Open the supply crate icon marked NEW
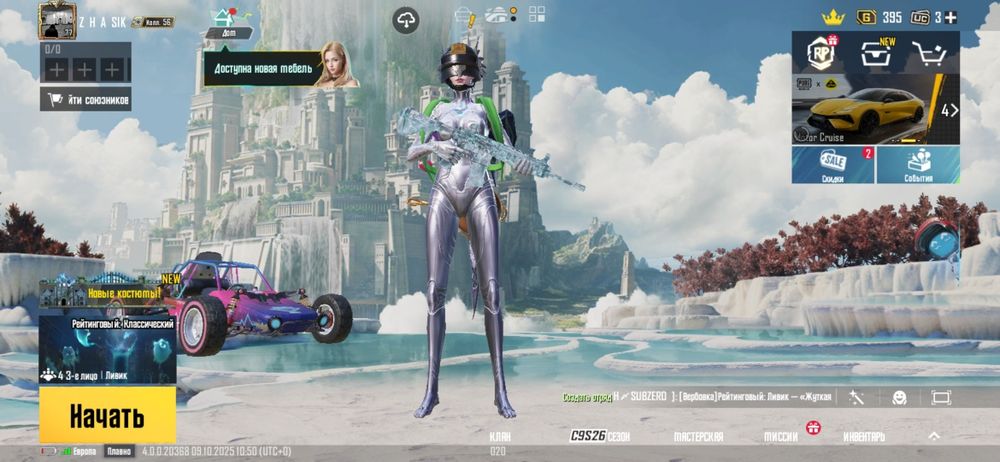The width and height of the screenshot is (1000, 462). [876, 53]
